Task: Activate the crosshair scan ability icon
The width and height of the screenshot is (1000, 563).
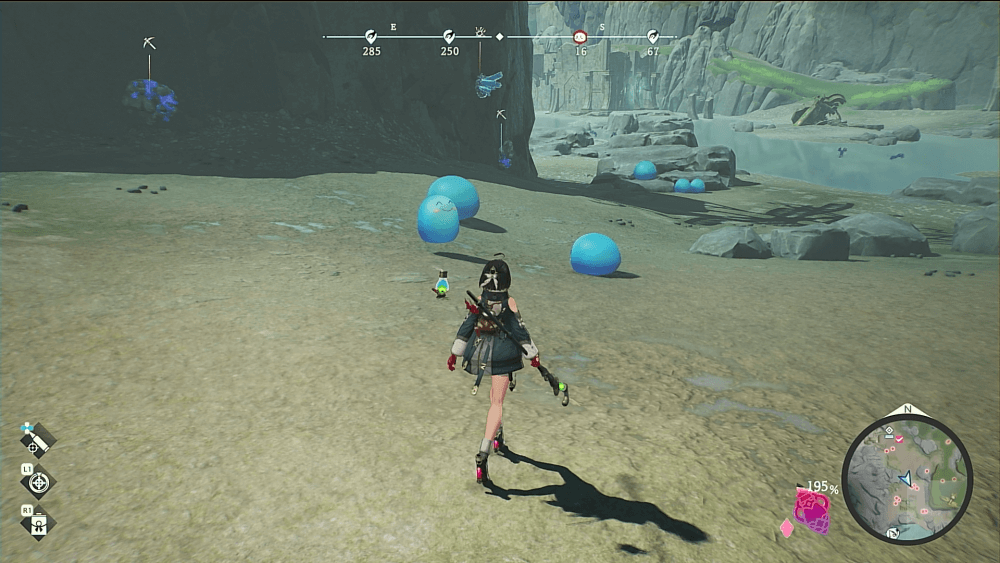Action: (x=39, y=482)
